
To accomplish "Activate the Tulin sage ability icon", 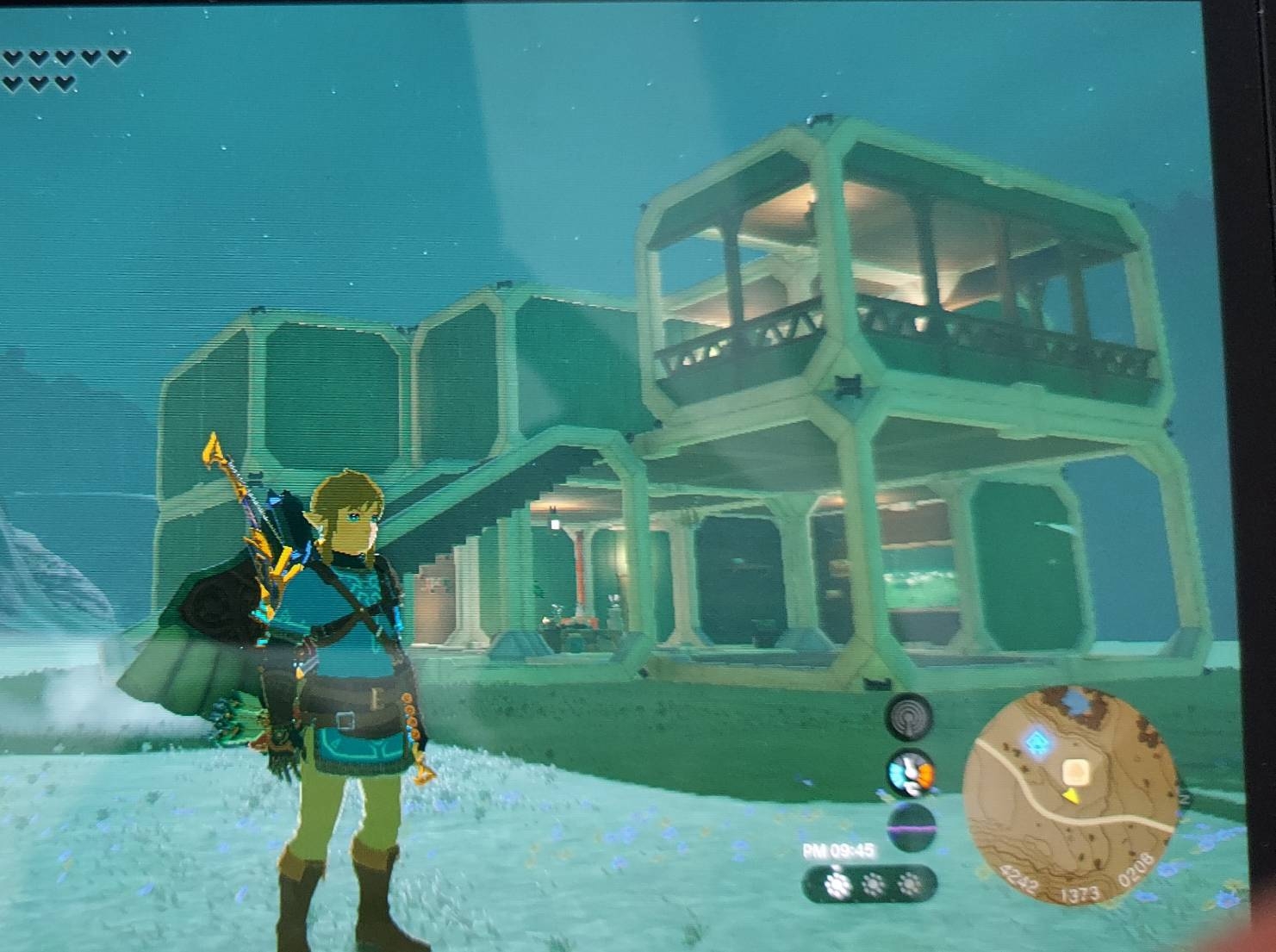I will (x=912, y=771).
